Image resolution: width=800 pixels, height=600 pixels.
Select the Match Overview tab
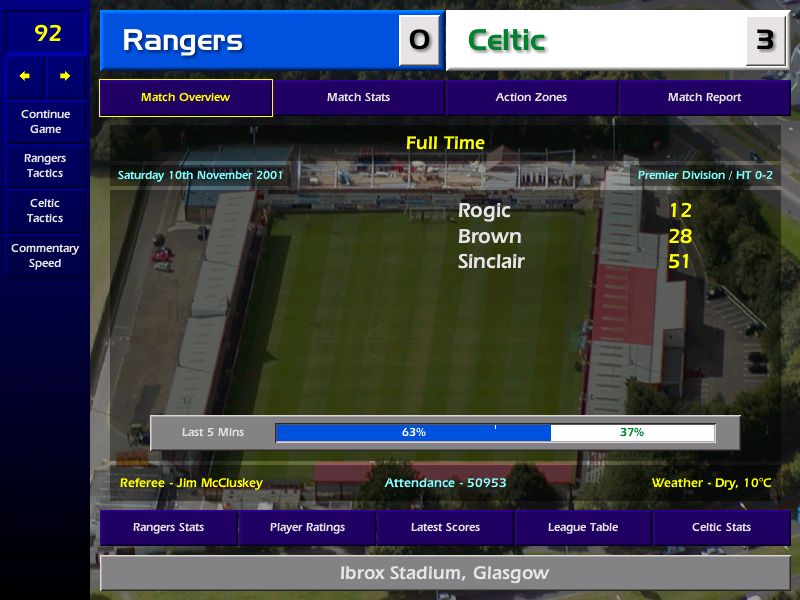pos(185,98)
